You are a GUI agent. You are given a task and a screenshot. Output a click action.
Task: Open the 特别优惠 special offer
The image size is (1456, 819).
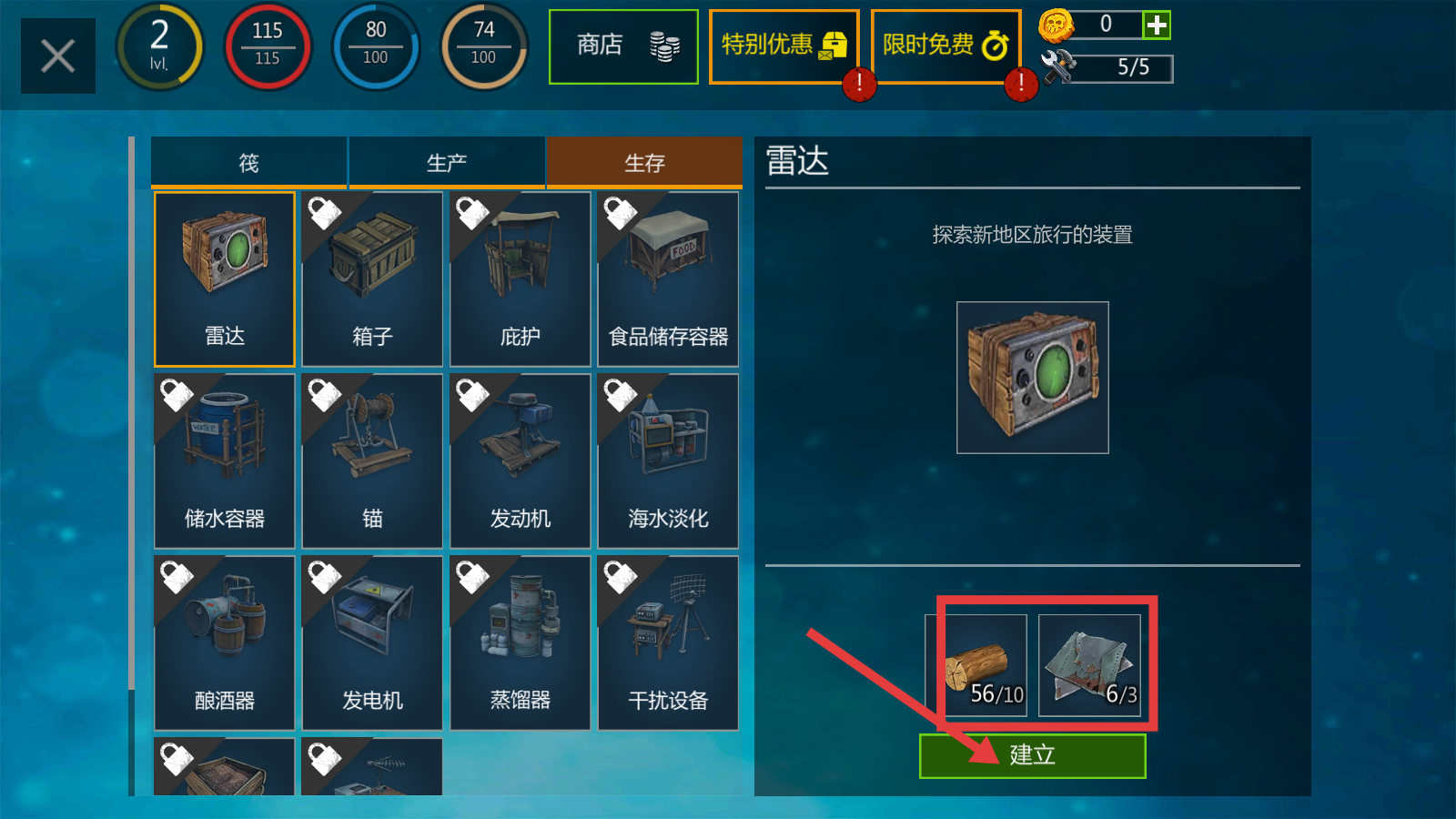[784, 46]
